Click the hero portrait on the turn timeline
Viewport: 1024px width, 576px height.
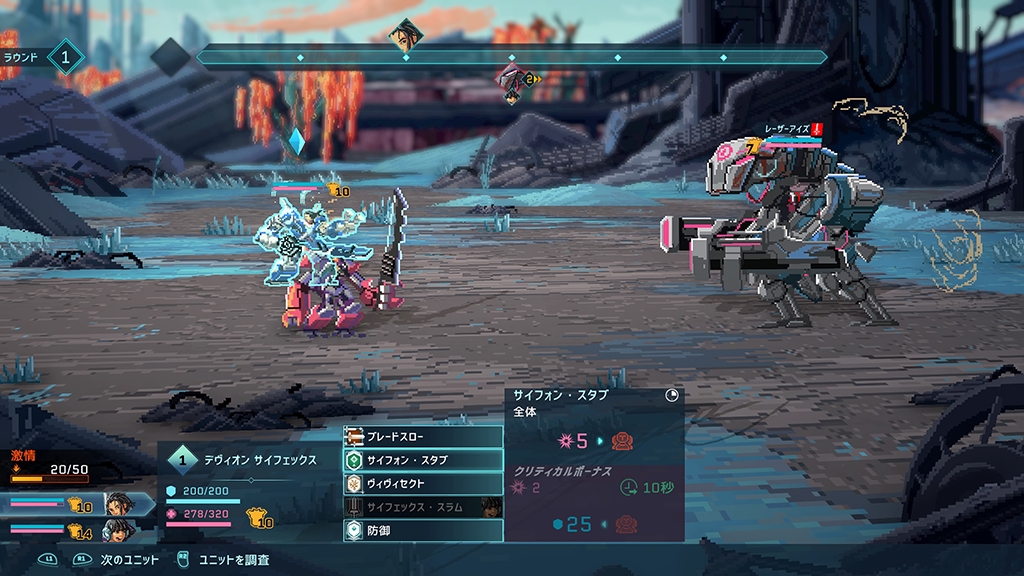coord(406,34)
